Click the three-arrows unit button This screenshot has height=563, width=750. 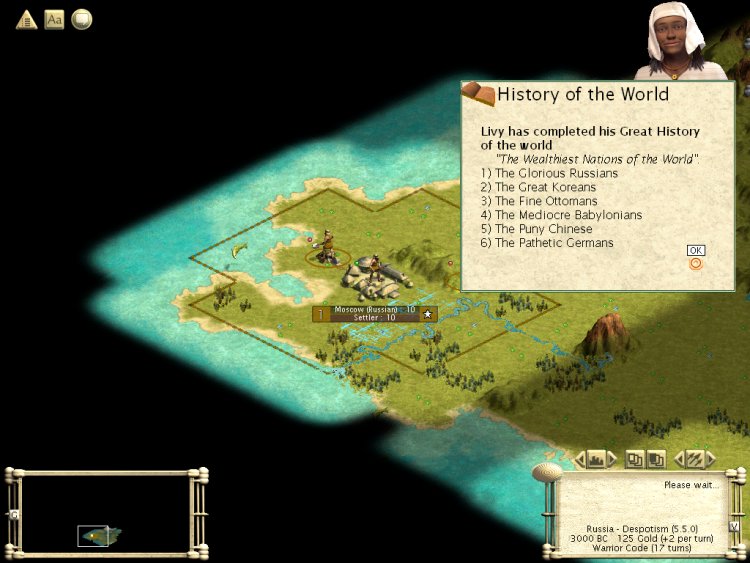[x=694, y=459]
